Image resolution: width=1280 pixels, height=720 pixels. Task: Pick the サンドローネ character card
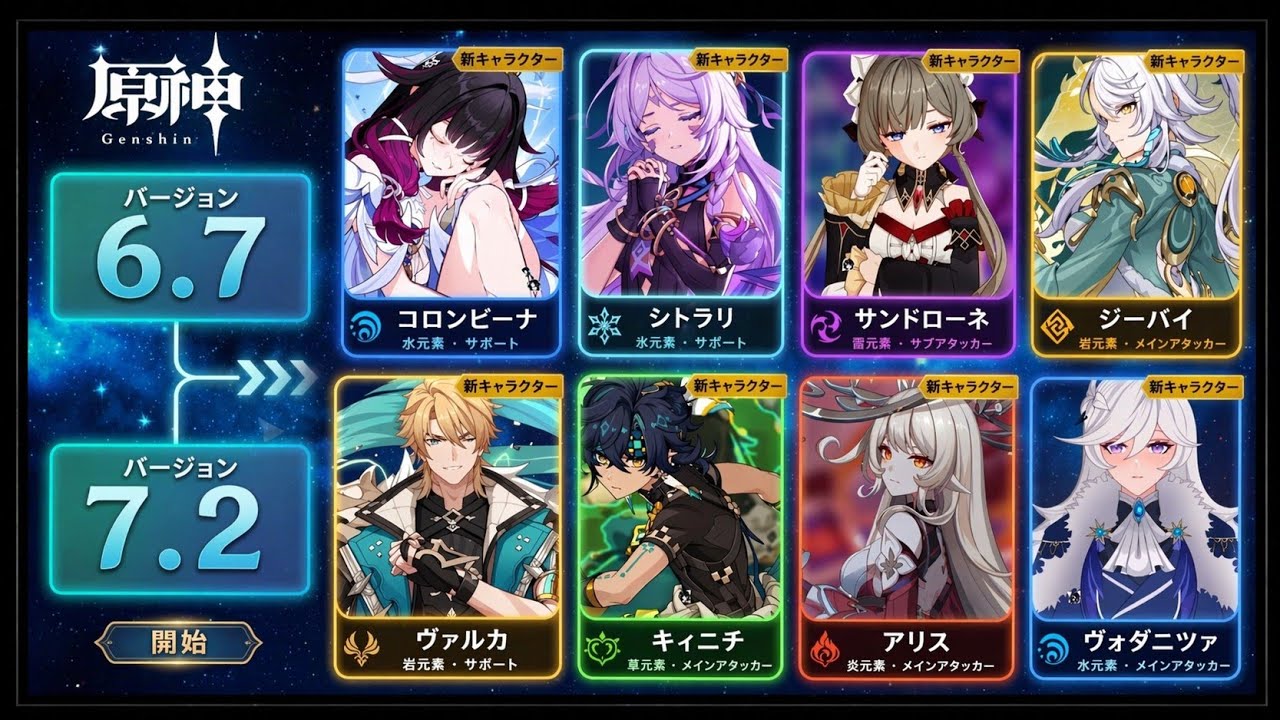909,200
